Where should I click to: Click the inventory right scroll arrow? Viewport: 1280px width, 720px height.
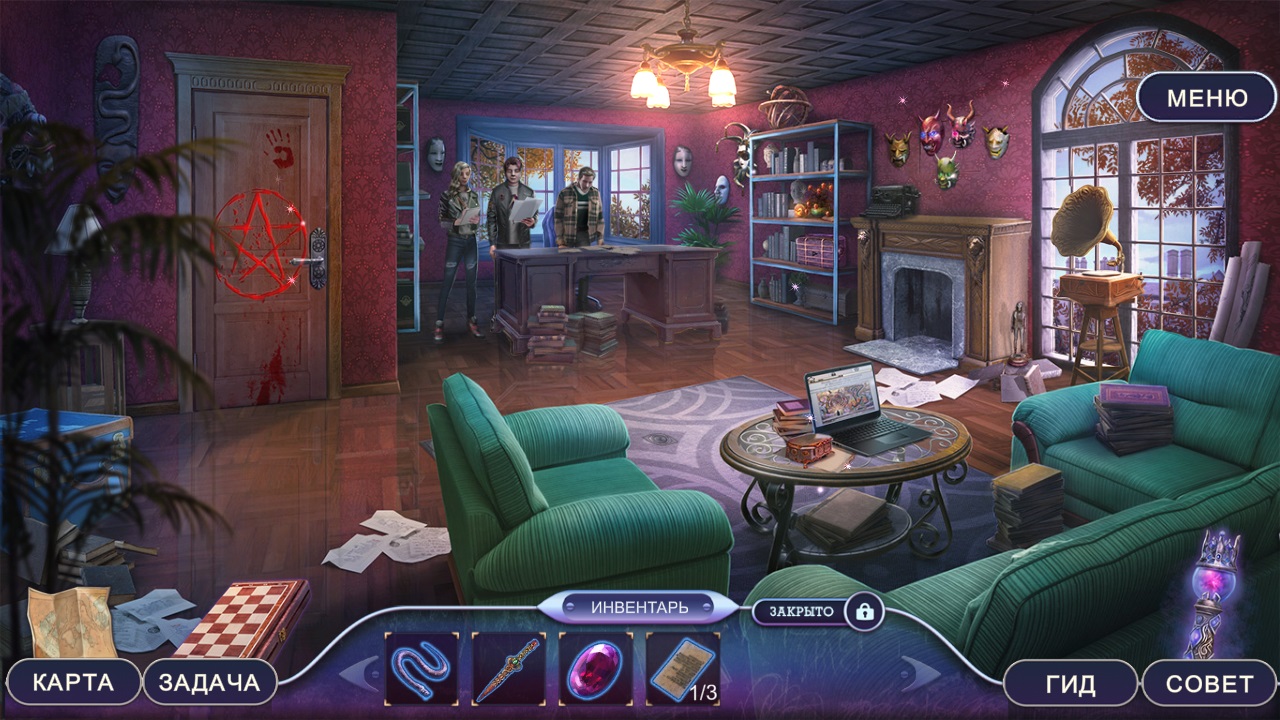tap(921, 672)
